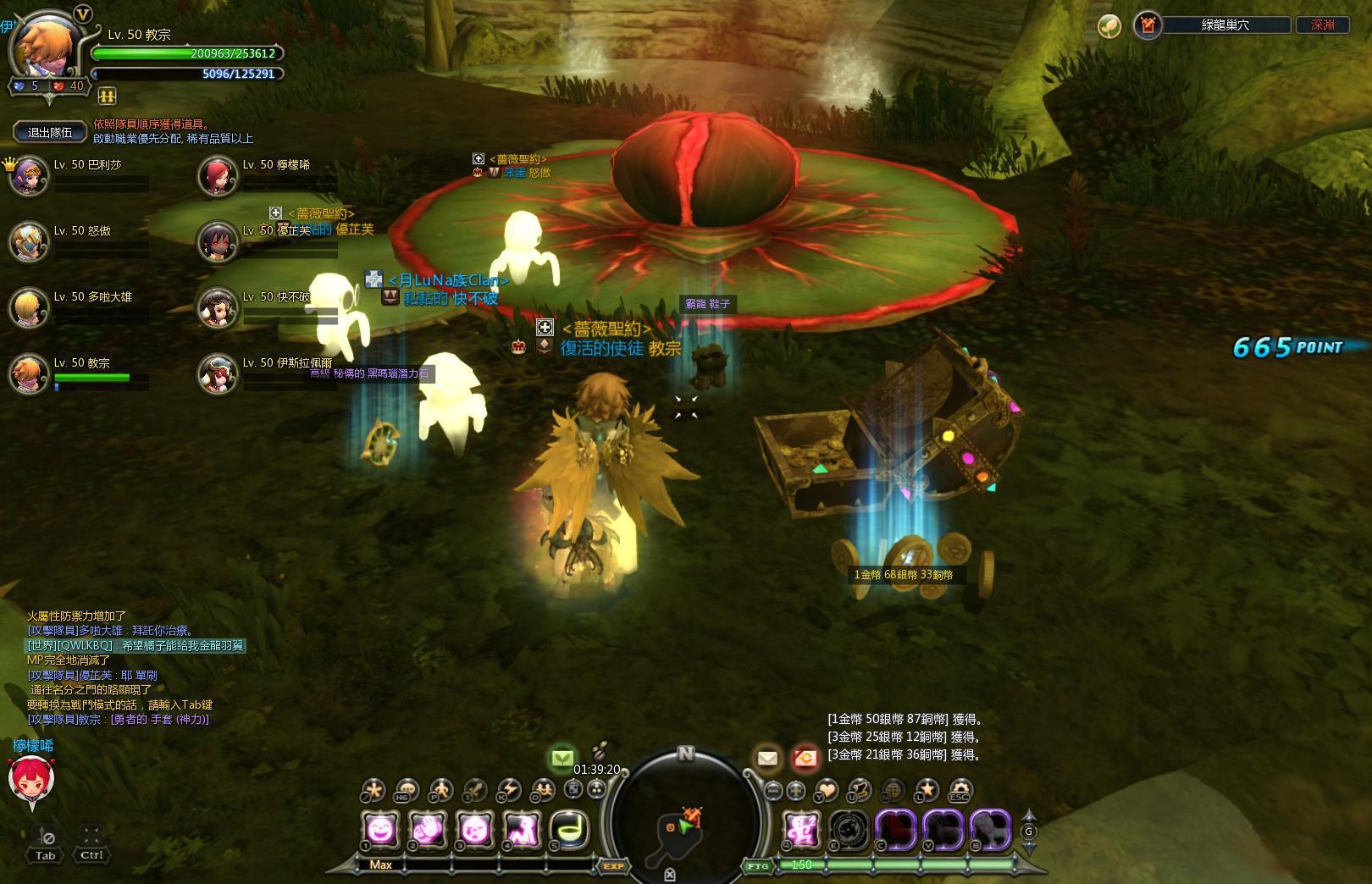Click the V badge on player portrait
1372x884 pixels.
click(82, 14)
